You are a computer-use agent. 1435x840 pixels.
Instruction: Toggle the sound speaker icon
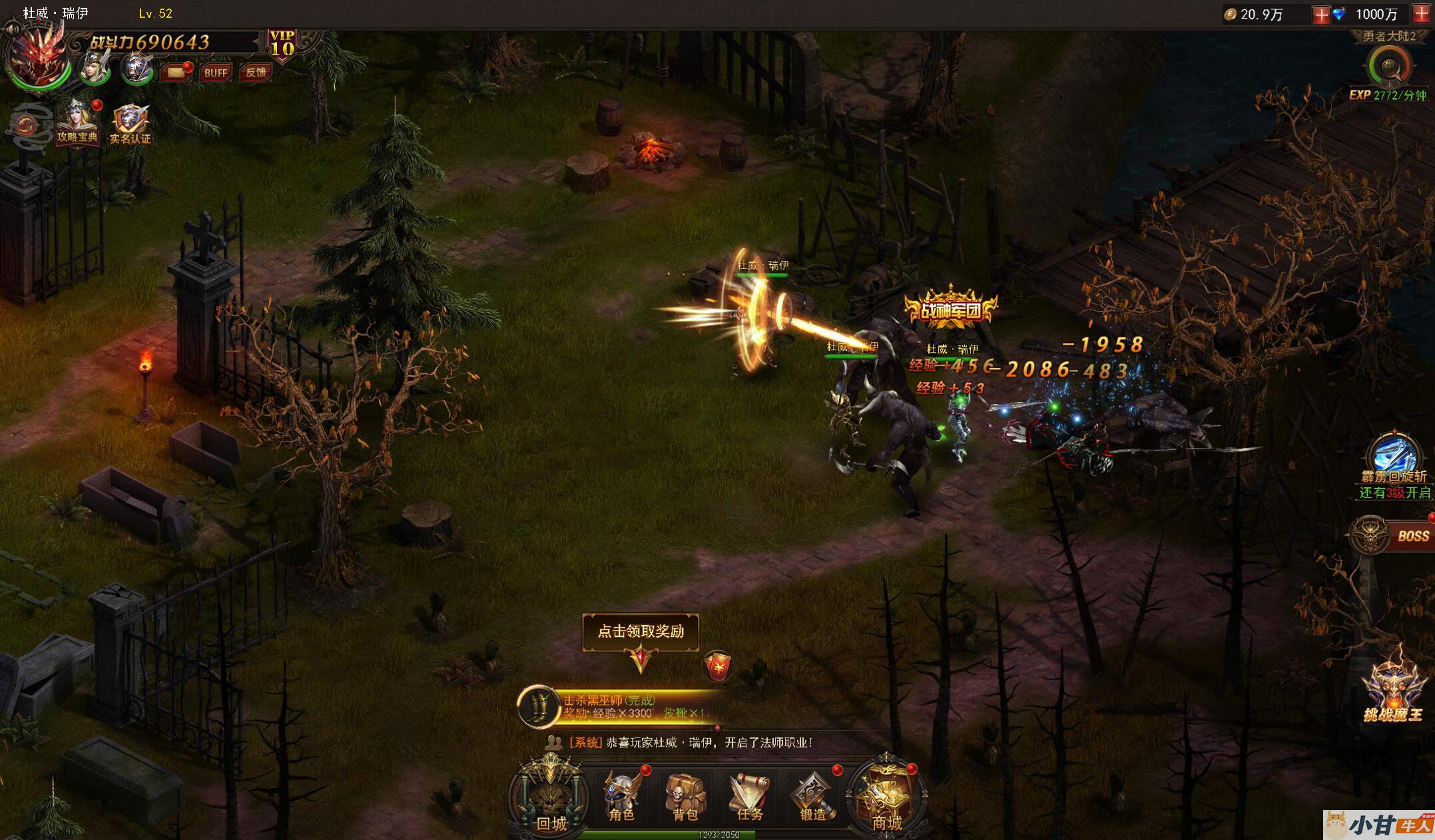coord(11,29)
